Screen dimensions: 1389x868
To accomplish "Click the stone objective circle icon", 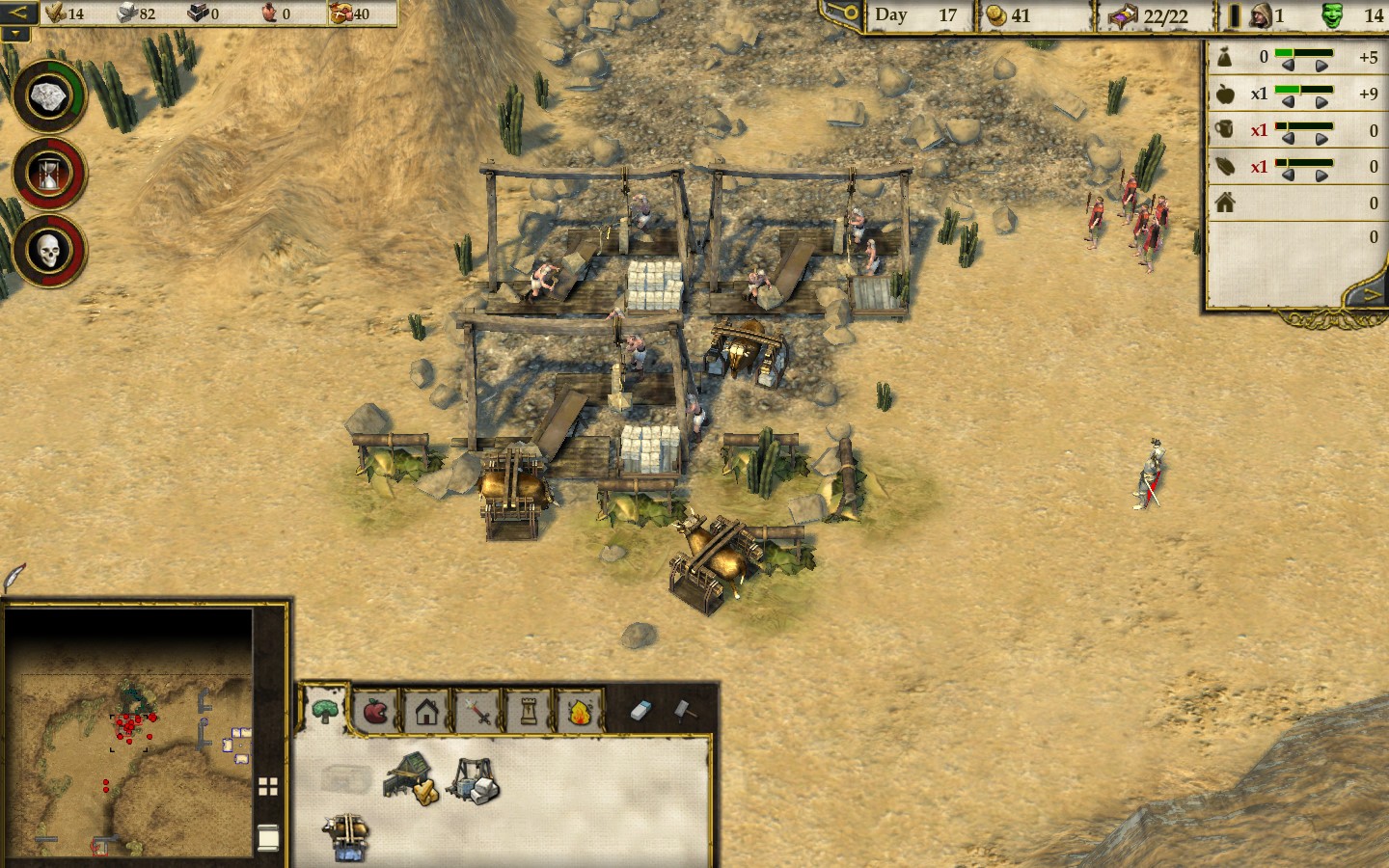I will tap(48, 96).
